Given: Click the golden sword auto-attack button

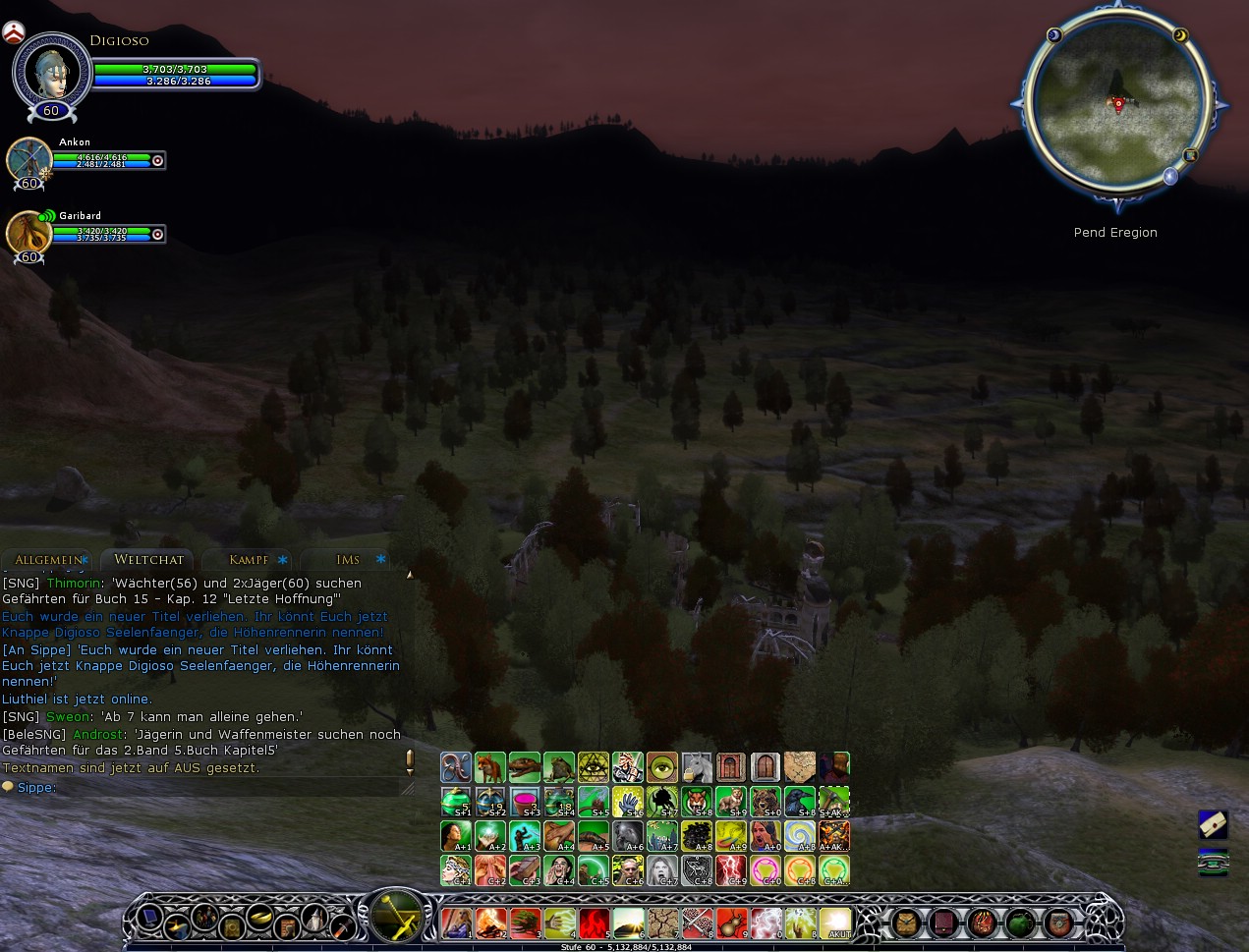Looking at the screenshot, I should pos(396,916).
